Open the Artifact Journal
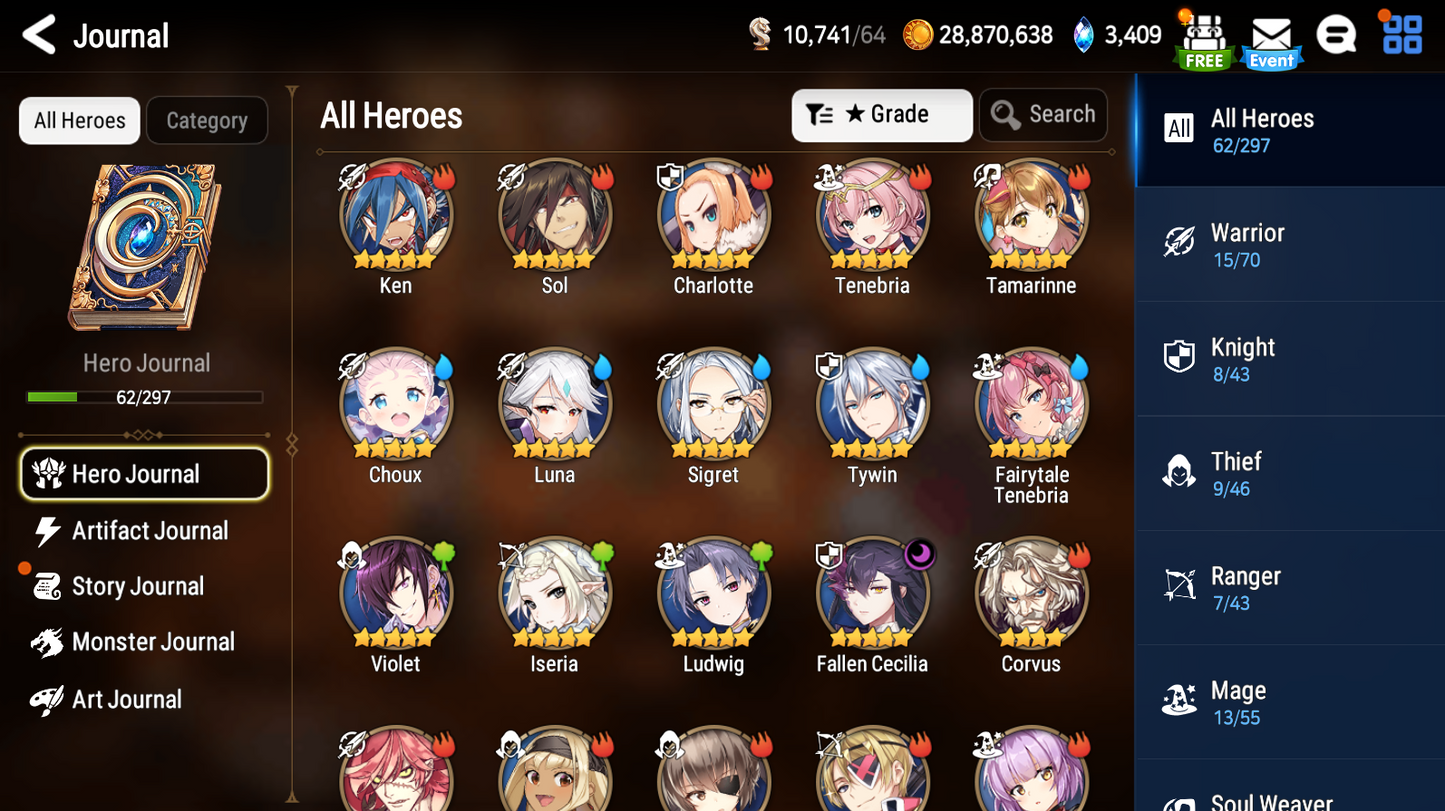 pos(148,531)
